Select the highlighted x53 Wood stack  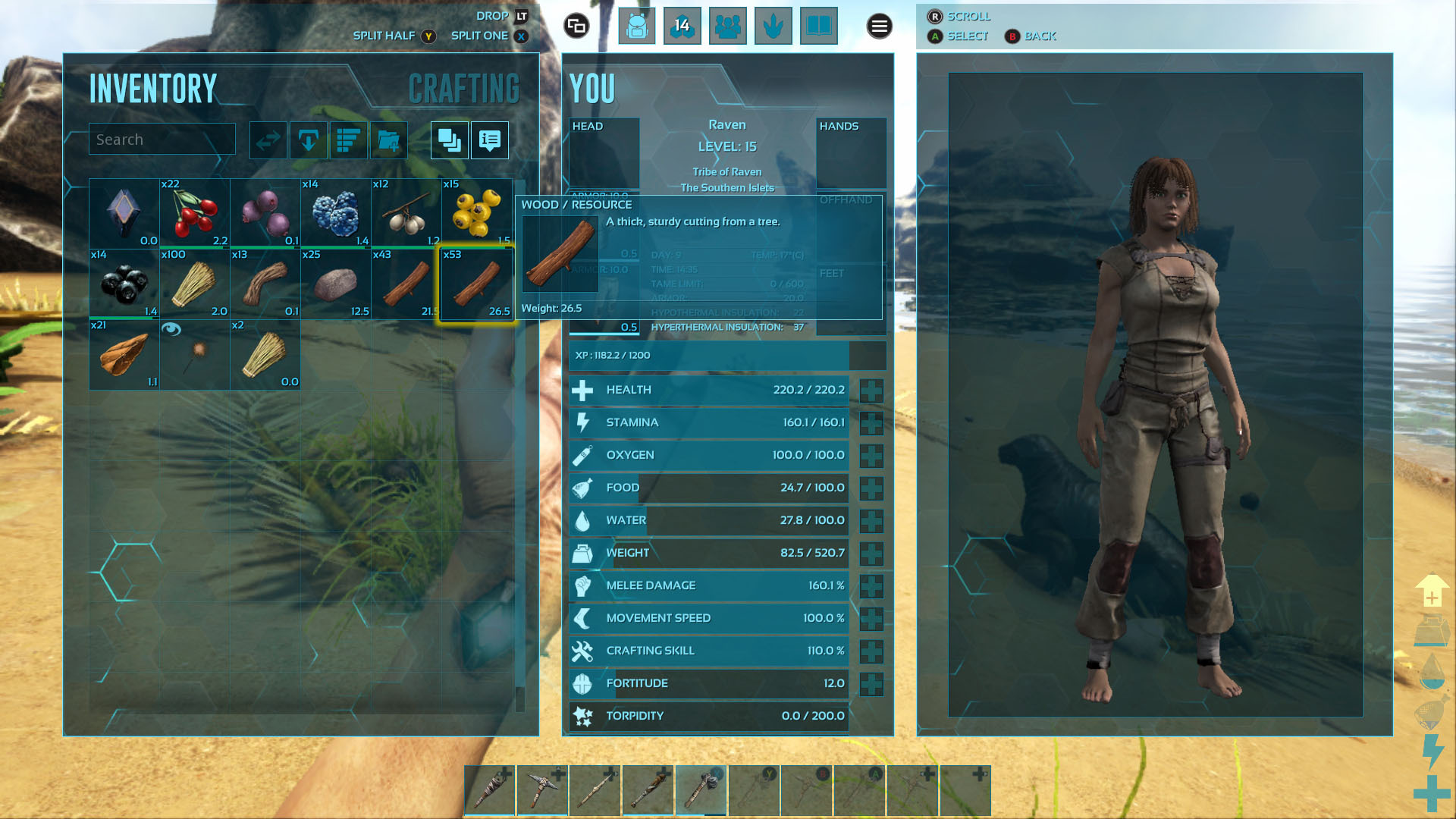point(477,284)
